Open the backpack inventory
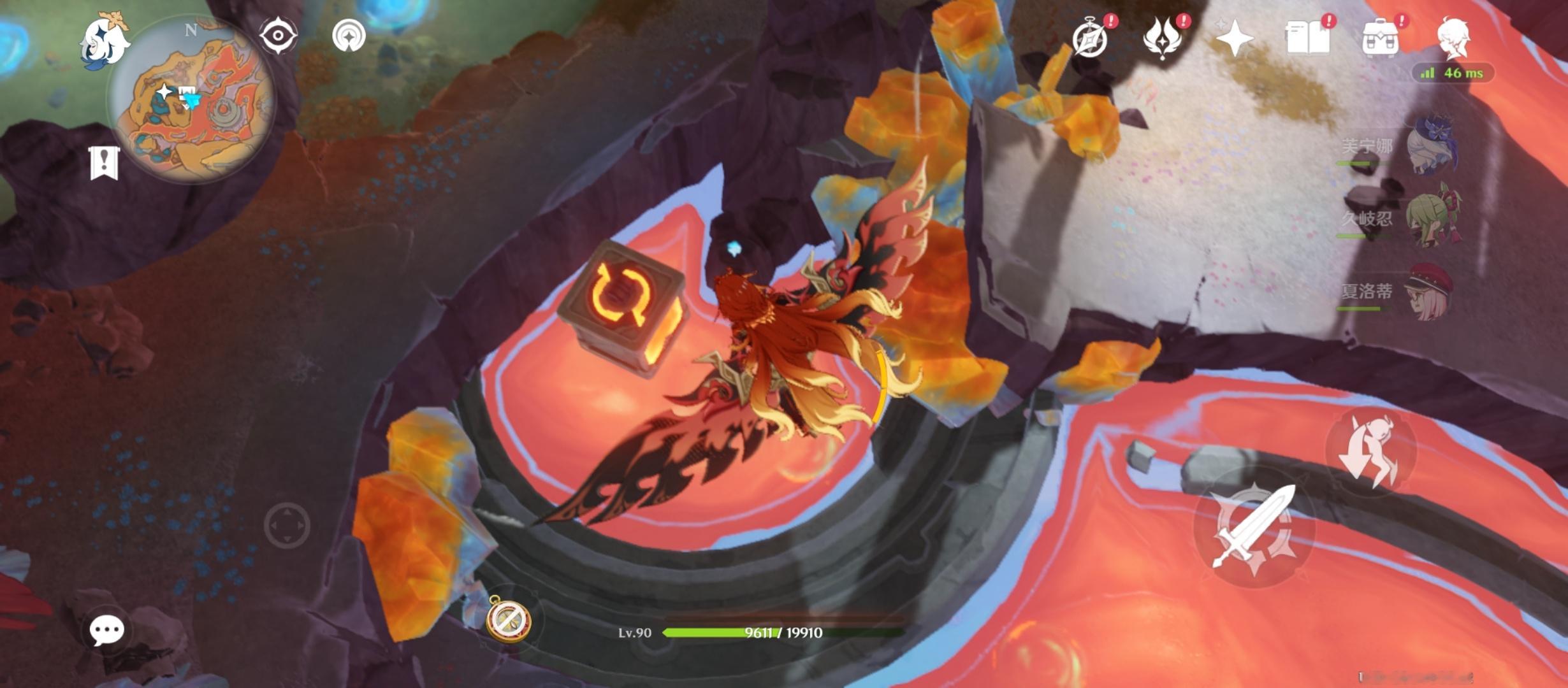This screenshot has width=1568, height=688. (x=1380, y=38)
